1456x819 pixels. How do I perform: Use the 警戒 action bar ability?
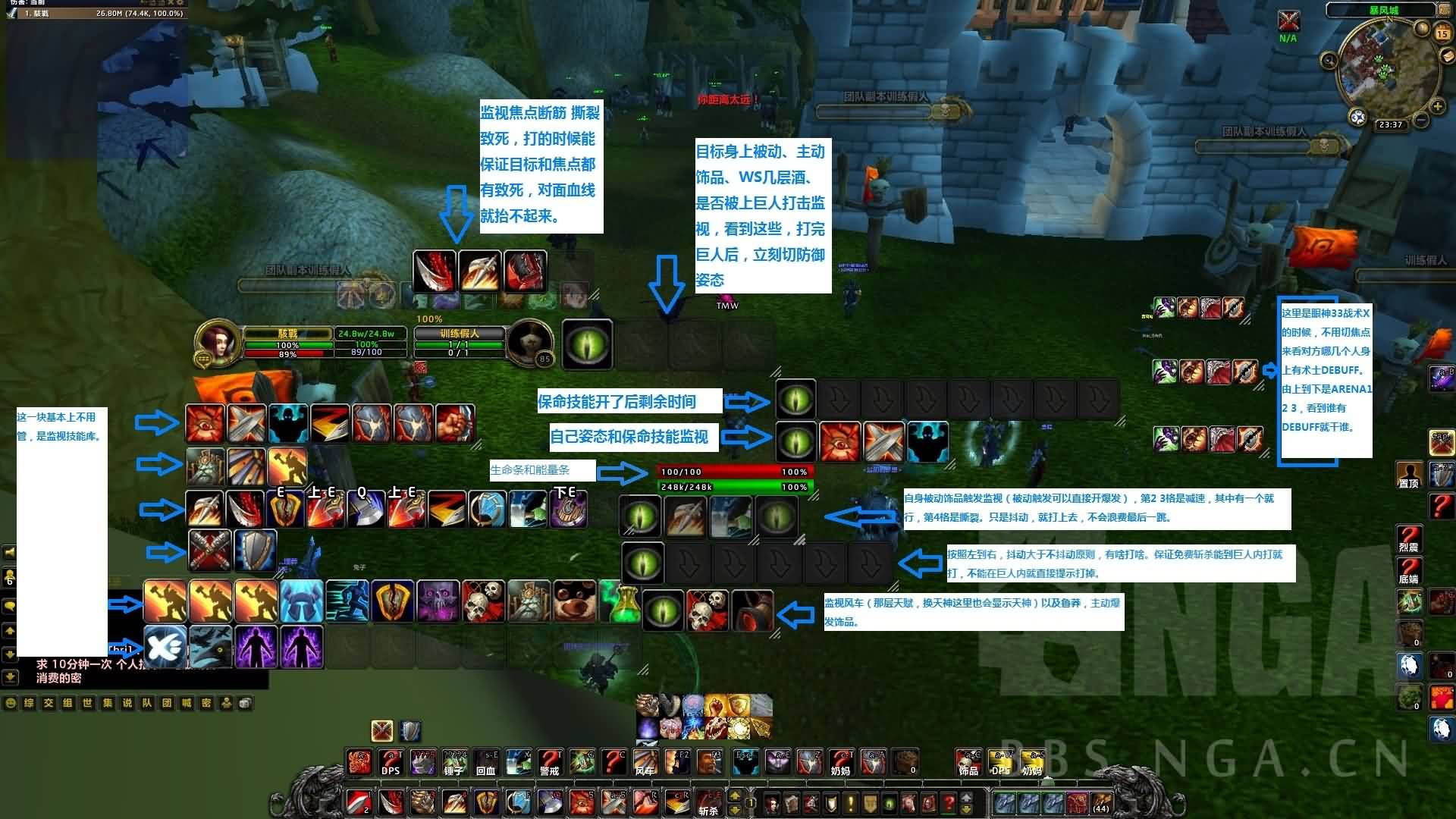(x=549, y=762)
